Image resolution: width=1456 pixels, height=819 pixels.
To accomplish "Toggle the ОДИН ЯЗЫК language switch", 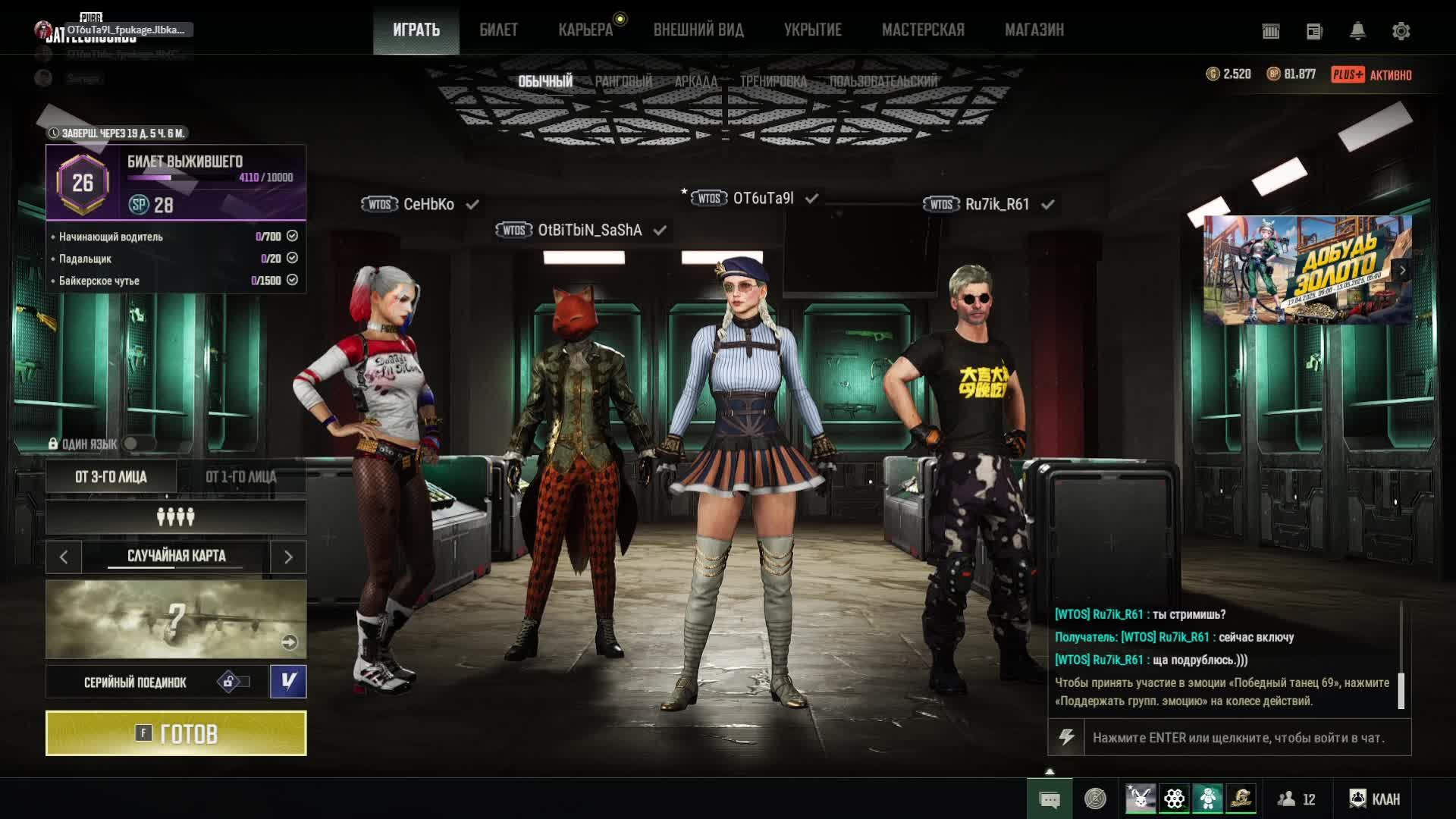I will 138,444.
